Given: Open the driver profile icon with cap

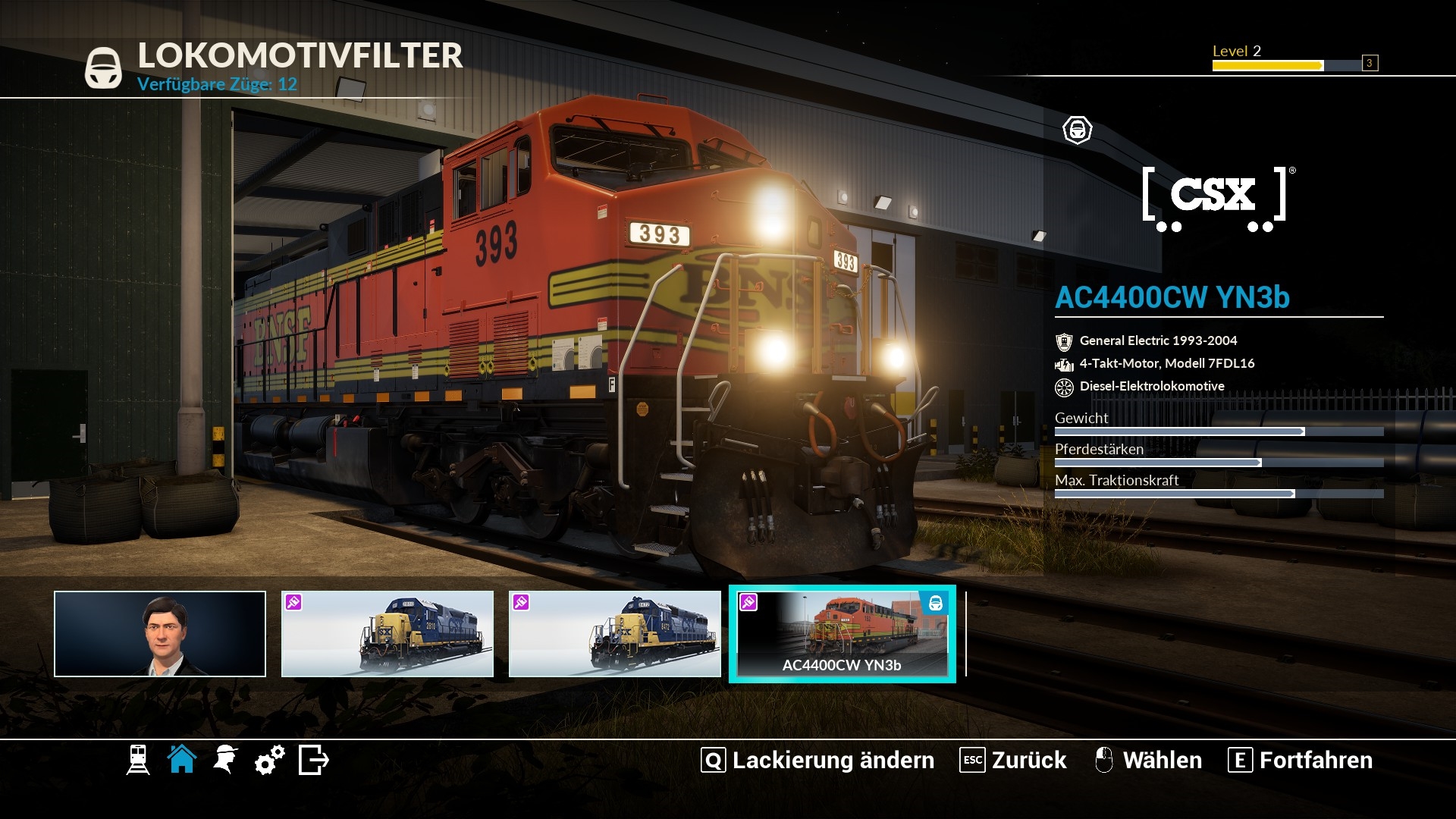Looking at the screenshot, I should tap(226, 759).
